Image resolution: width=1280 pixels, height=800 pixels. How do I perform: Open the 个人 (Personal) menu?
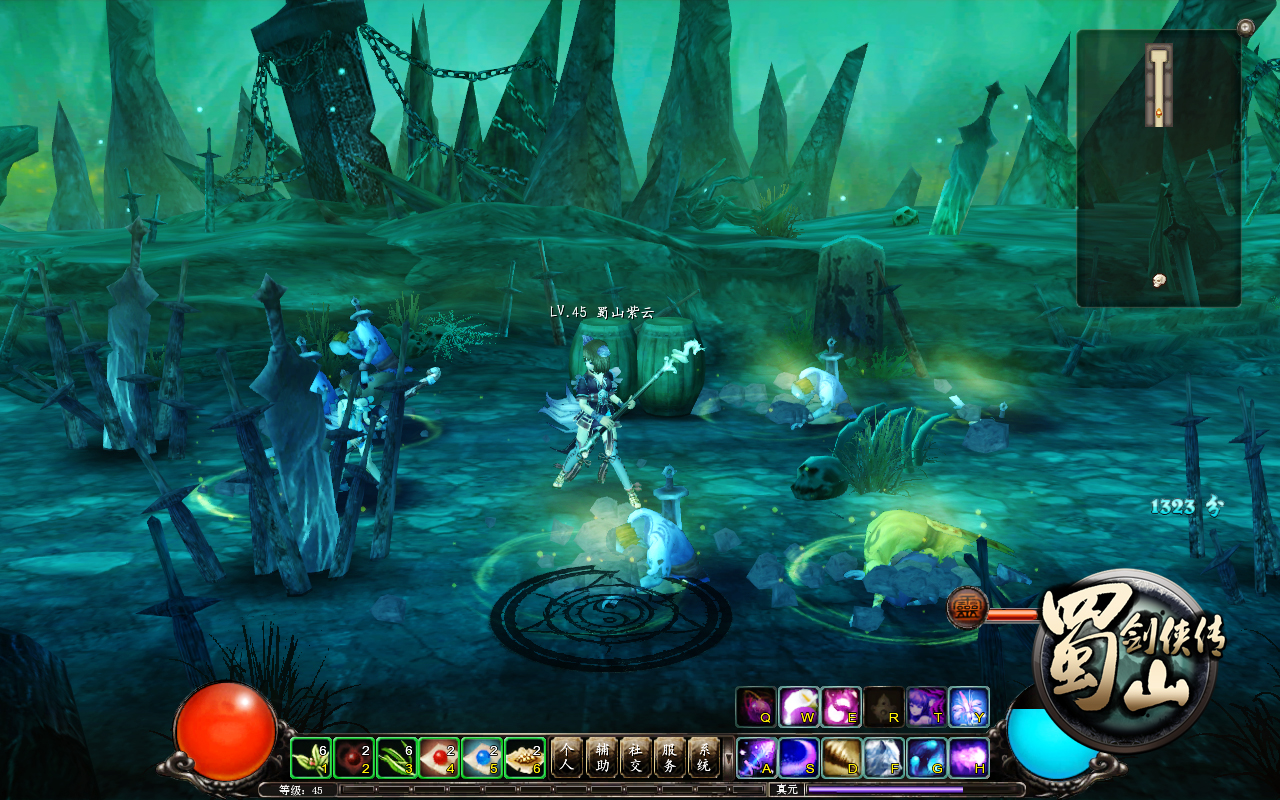point(567,757)
